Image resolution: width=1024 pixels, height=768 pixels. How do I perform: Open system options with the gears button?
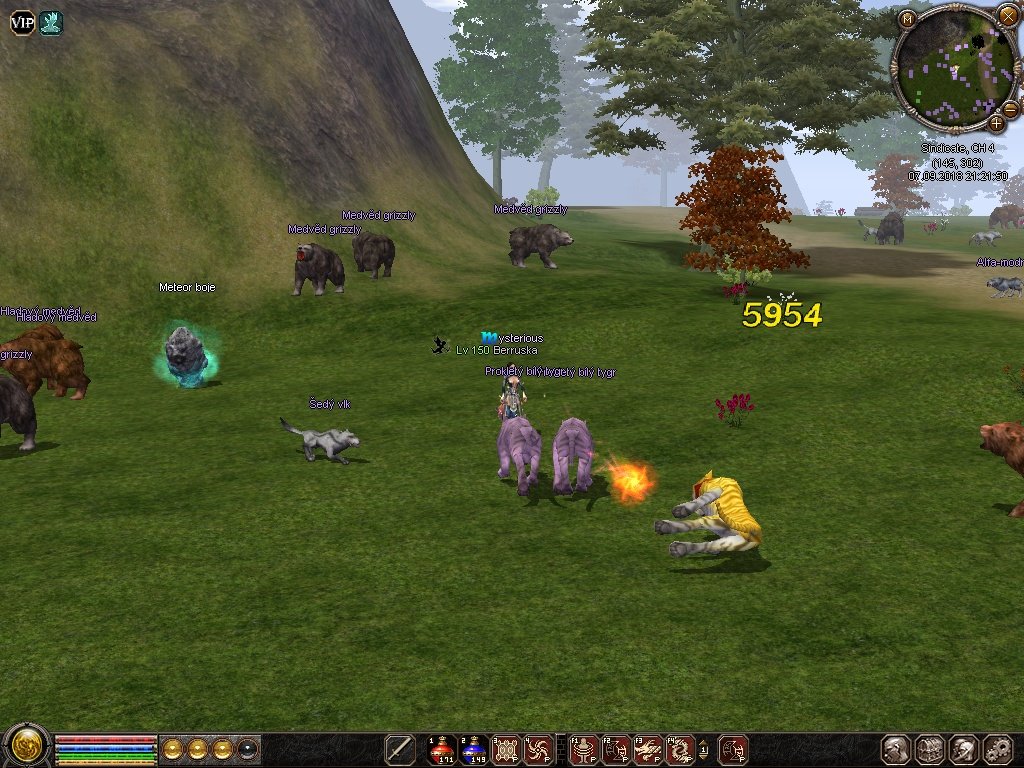(x=998, y=749)
